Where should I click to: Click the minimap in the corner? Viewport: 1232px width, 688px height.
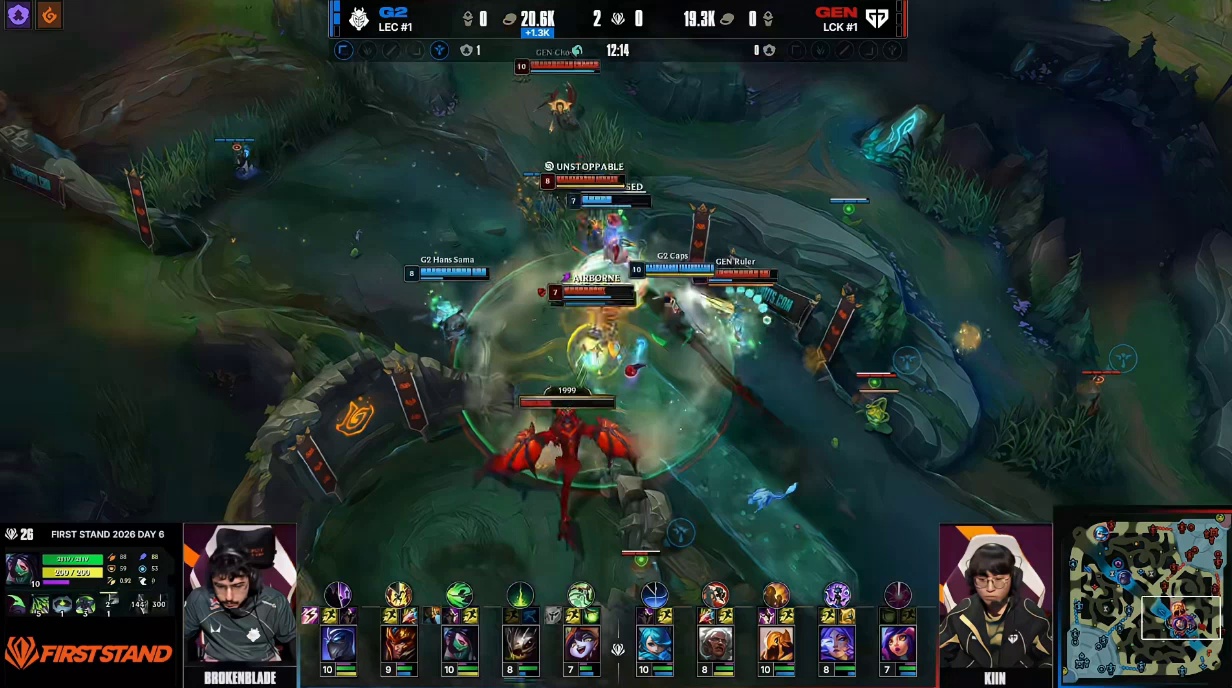tap(1143, 596)
